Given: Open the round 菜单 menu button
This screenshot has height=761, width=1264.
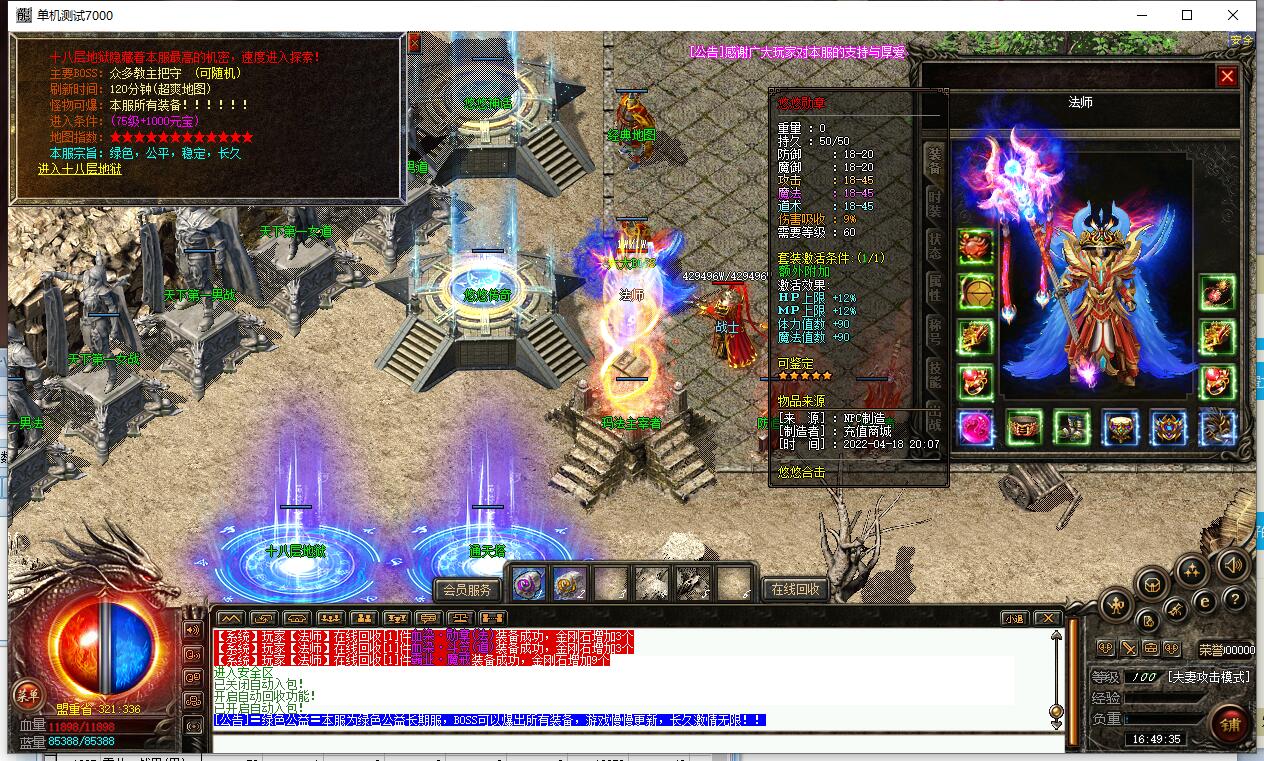Looking at the screenshot, I should [26, 693].
